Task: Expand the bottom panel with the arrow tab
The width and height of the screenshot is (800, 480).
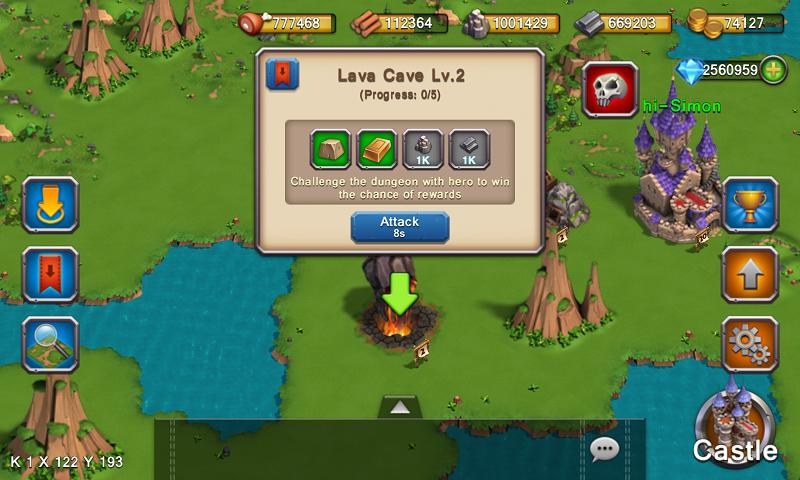Action: (399, 406)
